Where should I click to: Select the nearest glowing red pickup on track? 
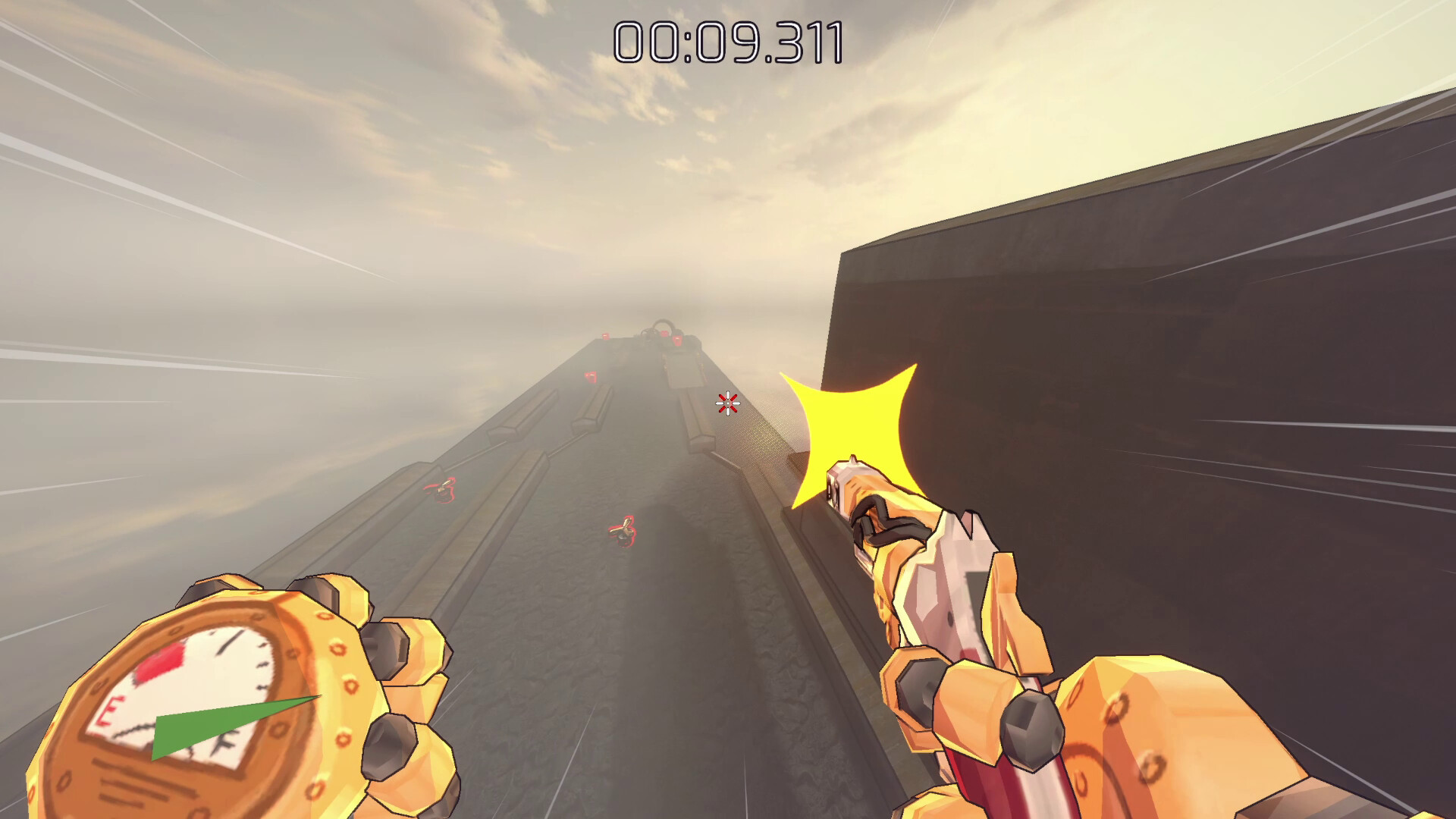(x=623, y=531)
